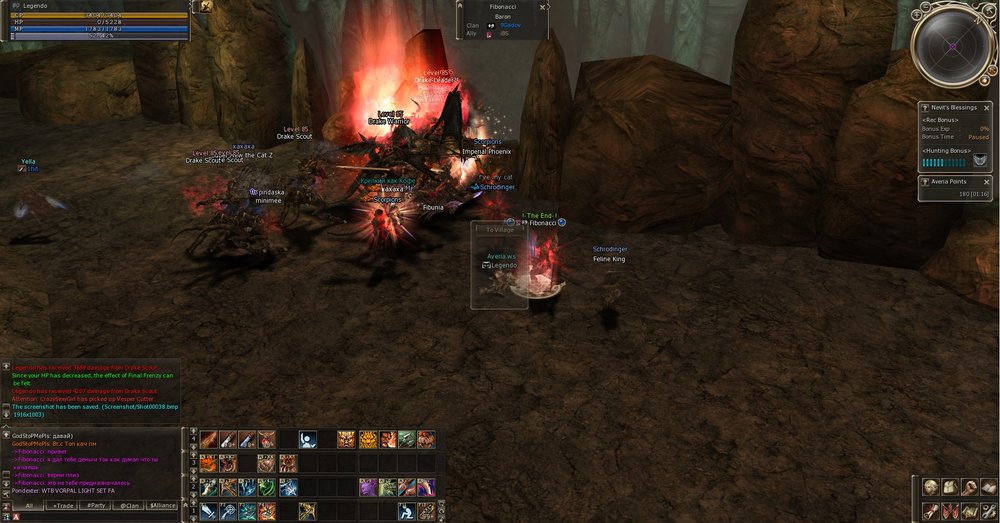1000x523 pixels.
Task: Switch to the All chat tab
Action: click(30, 506)
